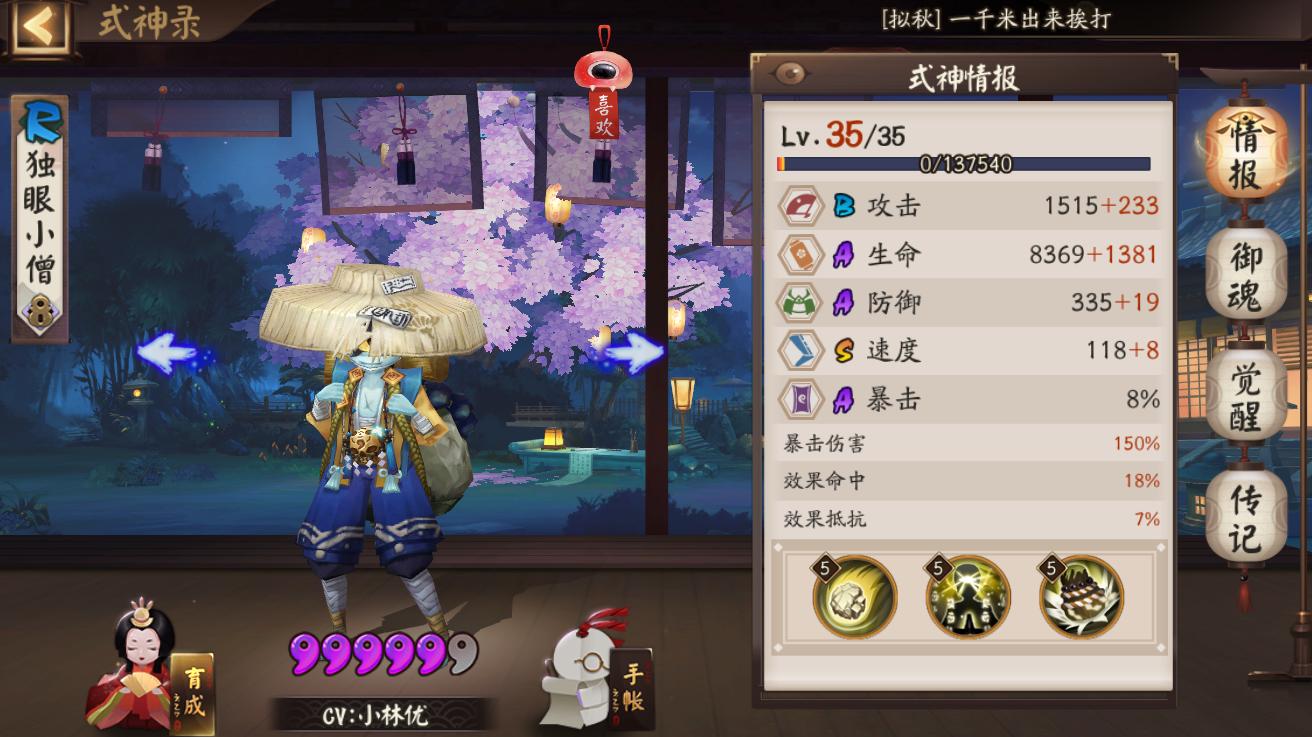Click the 速度 speed stat icon

coord(798,350)
